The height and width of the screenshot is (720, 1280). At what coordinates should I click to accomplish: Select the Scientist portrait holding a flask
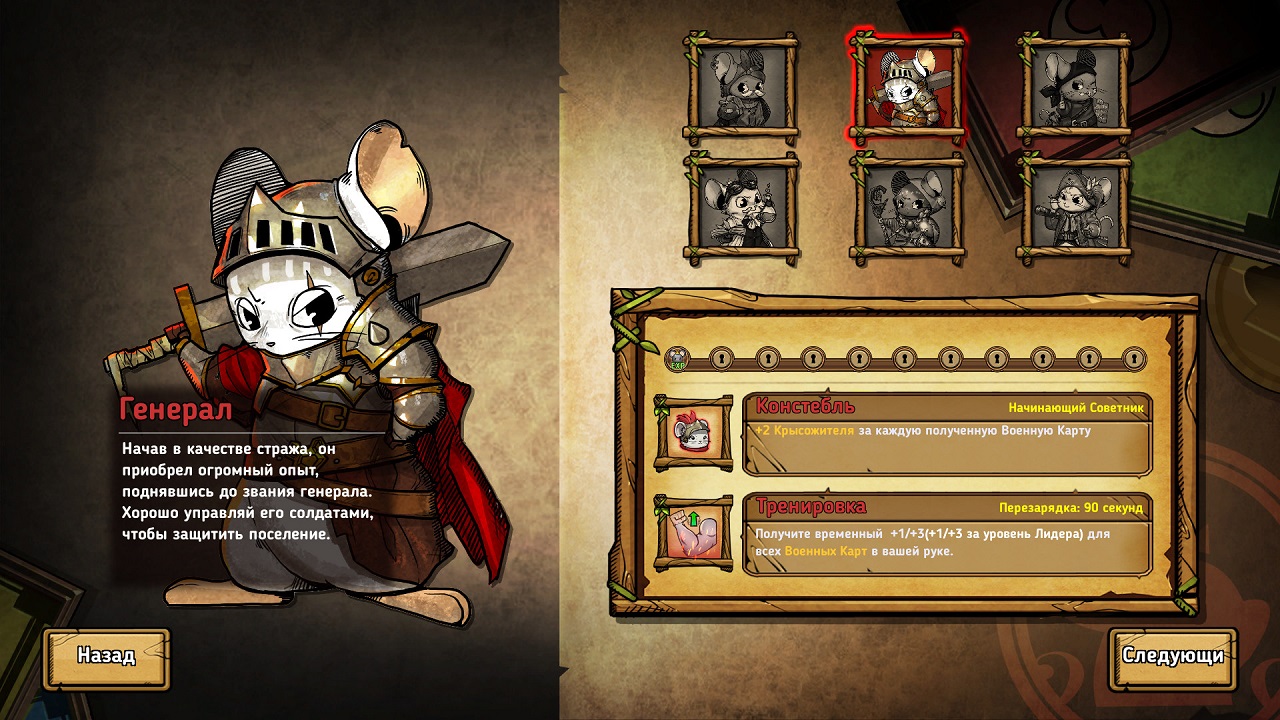pos(743,208)
